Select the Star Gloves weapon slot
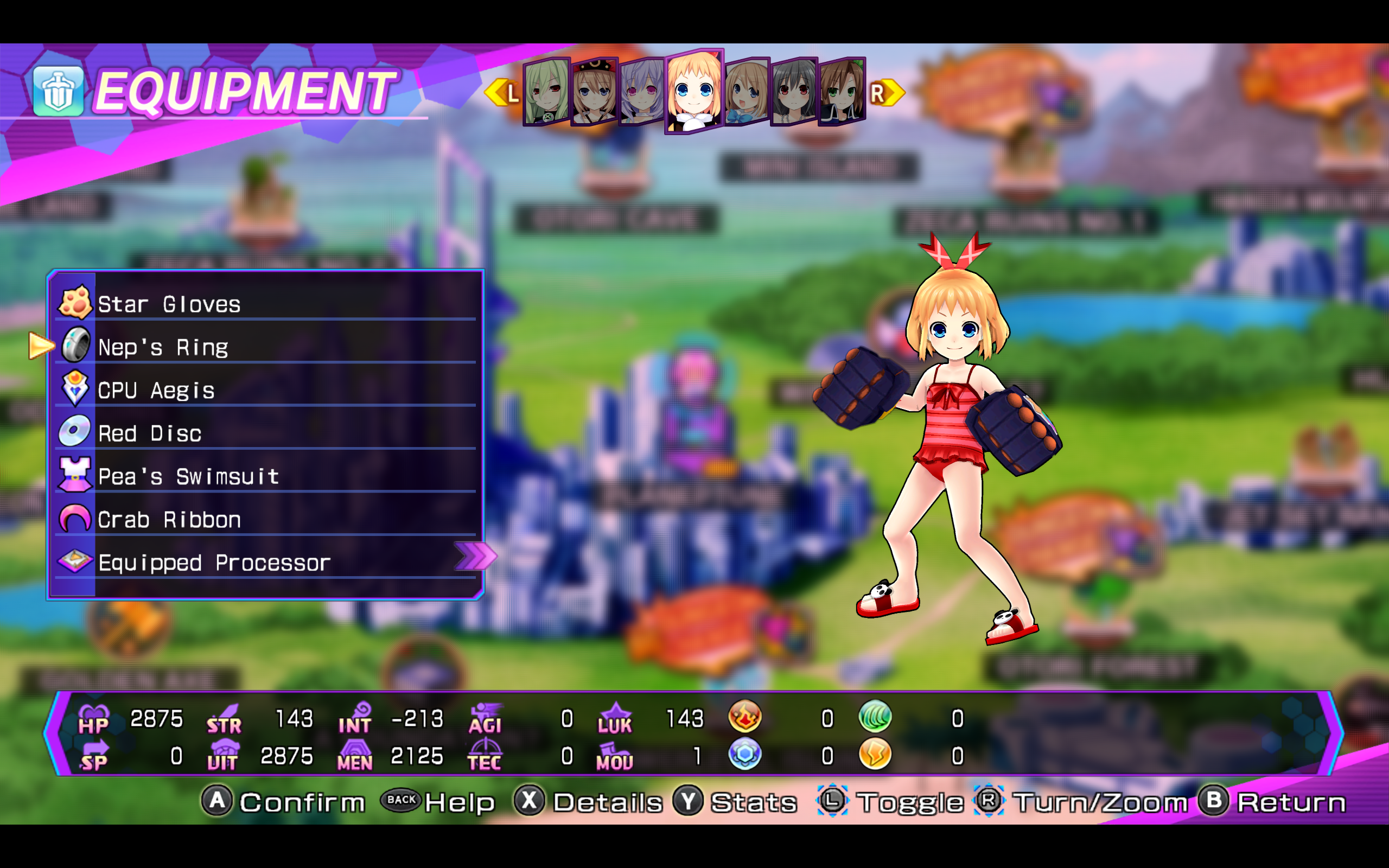Screen dimensions: 1389x868 (x=265, y=304)
